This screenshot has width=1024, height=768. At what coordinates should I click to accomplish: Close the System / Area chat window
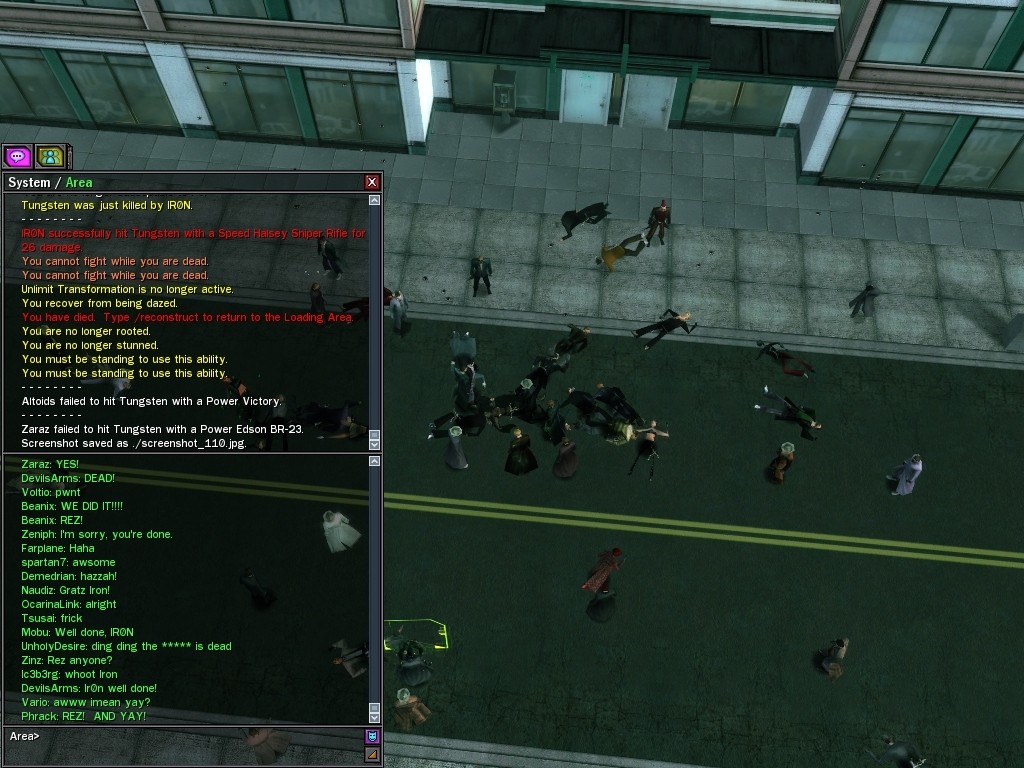[372, 182]
